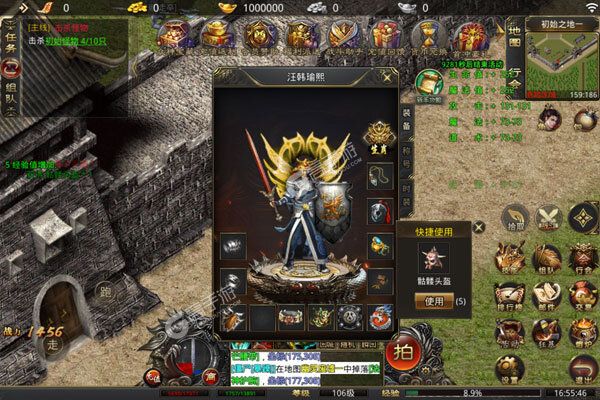Open the 拾取 pick-up button
The width and height of the screenshot is (600, 400).
(515, 217)
